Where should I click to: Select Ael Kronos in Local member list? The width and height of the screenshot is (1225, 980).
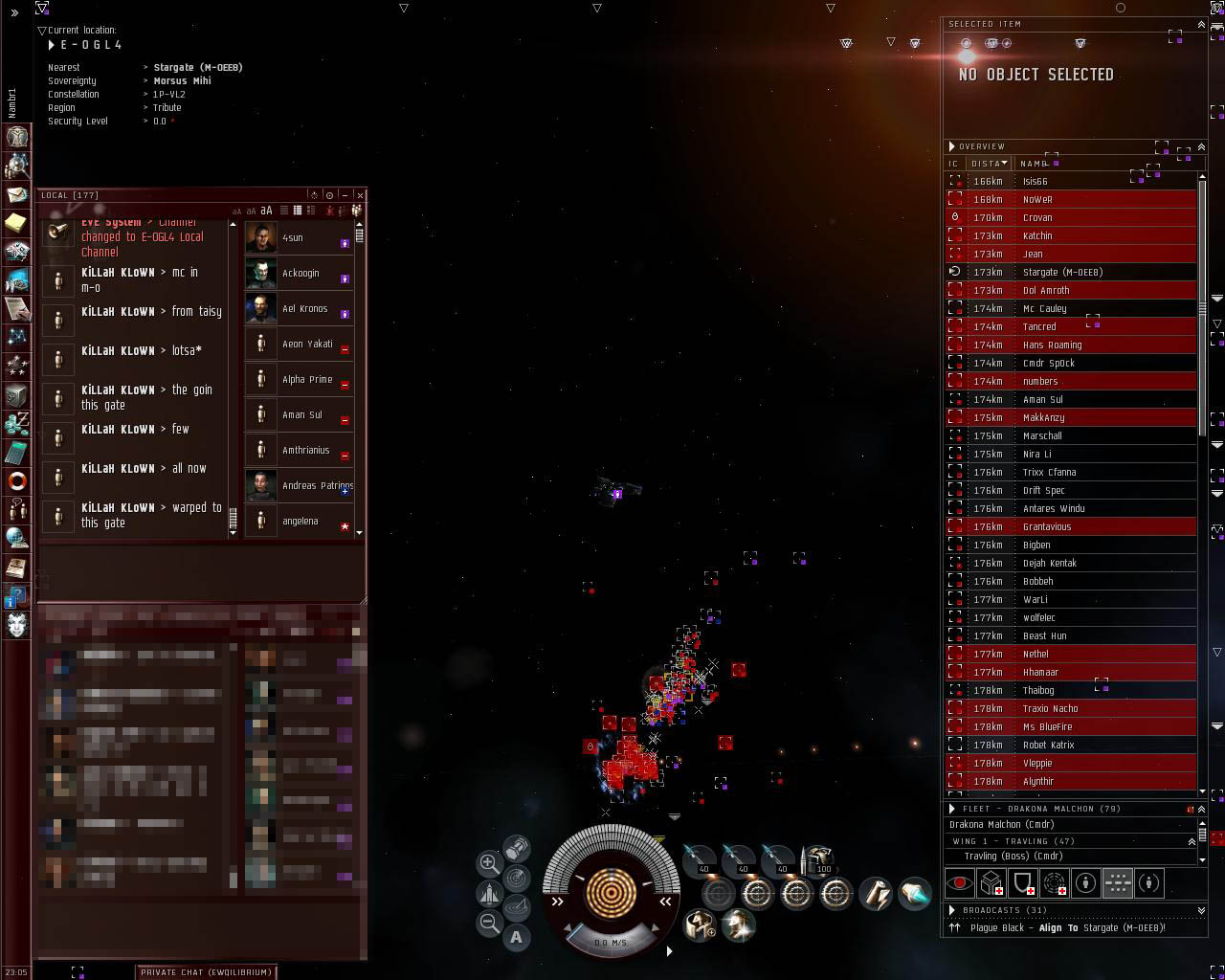[304, 309]
